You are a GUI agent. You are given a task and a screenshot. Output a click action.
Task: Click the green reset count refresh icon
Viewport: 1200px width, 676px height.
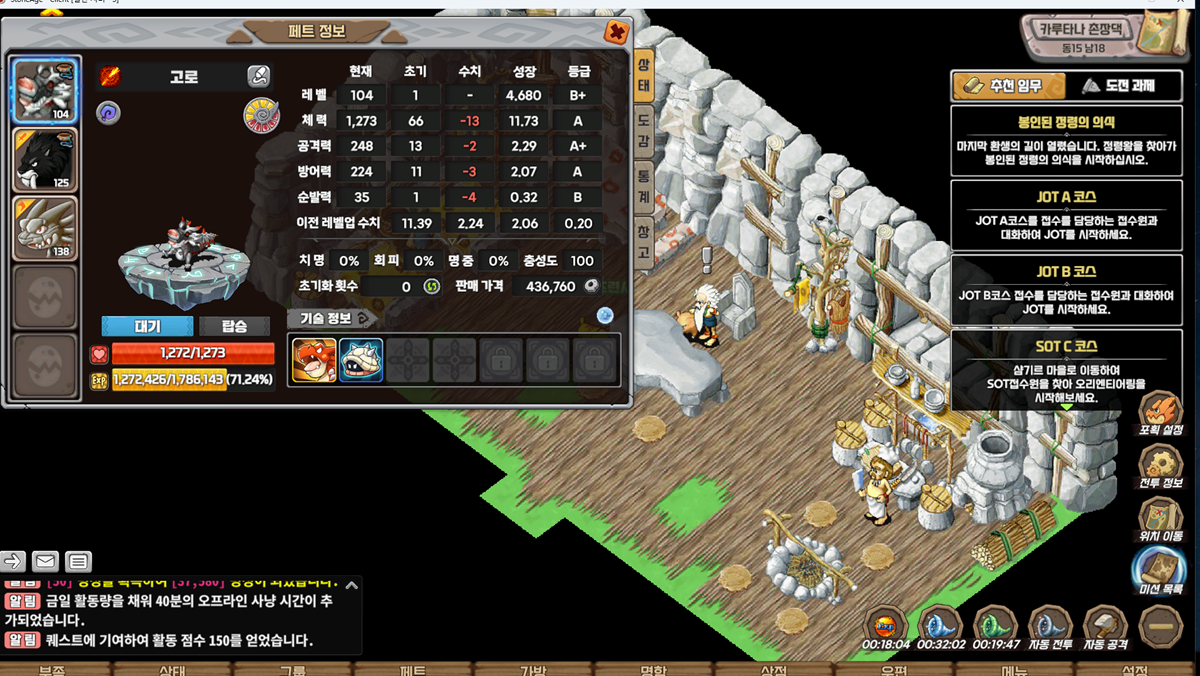pos(432,286)
